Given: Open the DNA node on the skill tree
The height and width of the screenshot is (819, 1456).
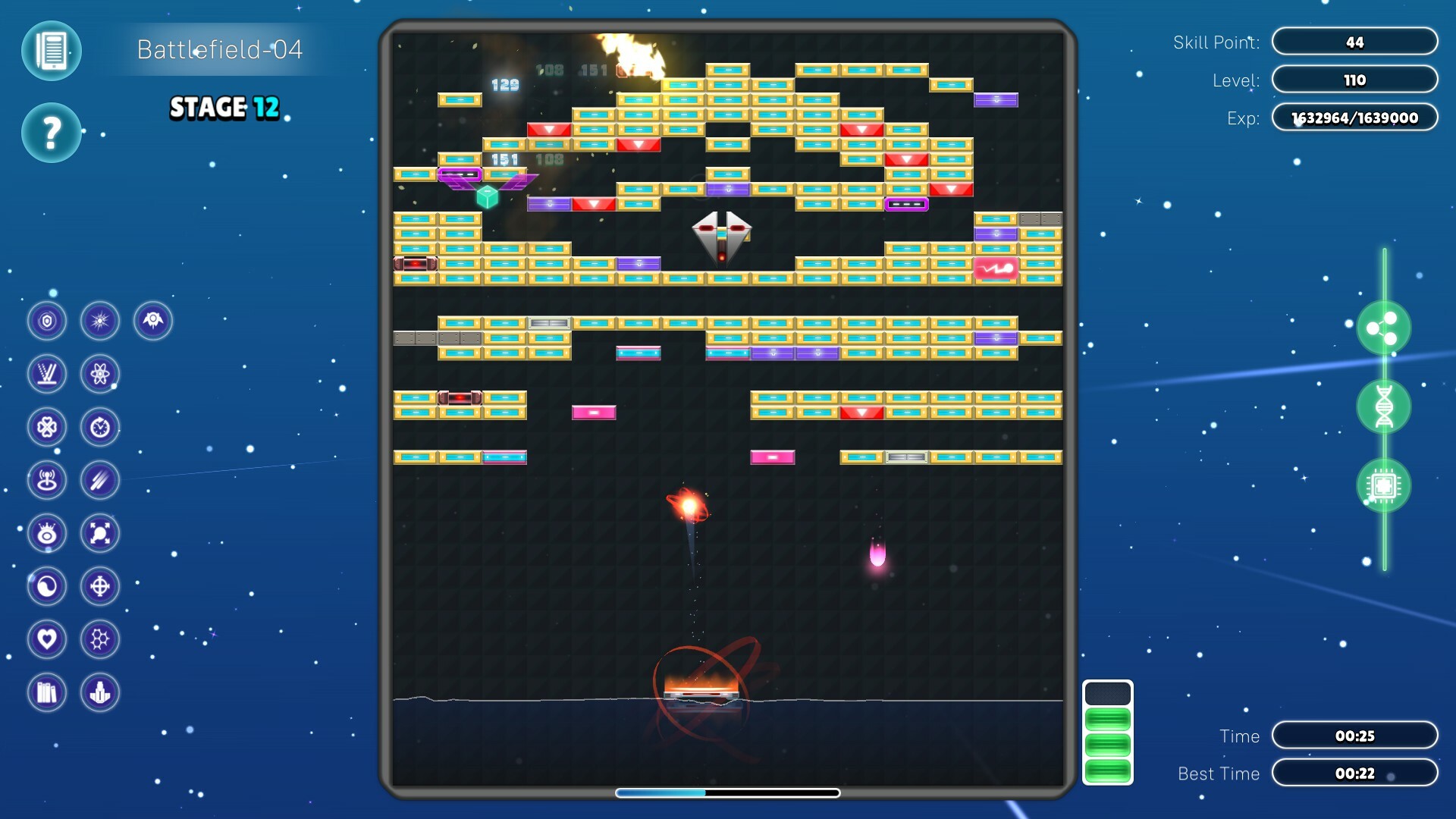Looking at the screenshot, I should pos(1384,408).
